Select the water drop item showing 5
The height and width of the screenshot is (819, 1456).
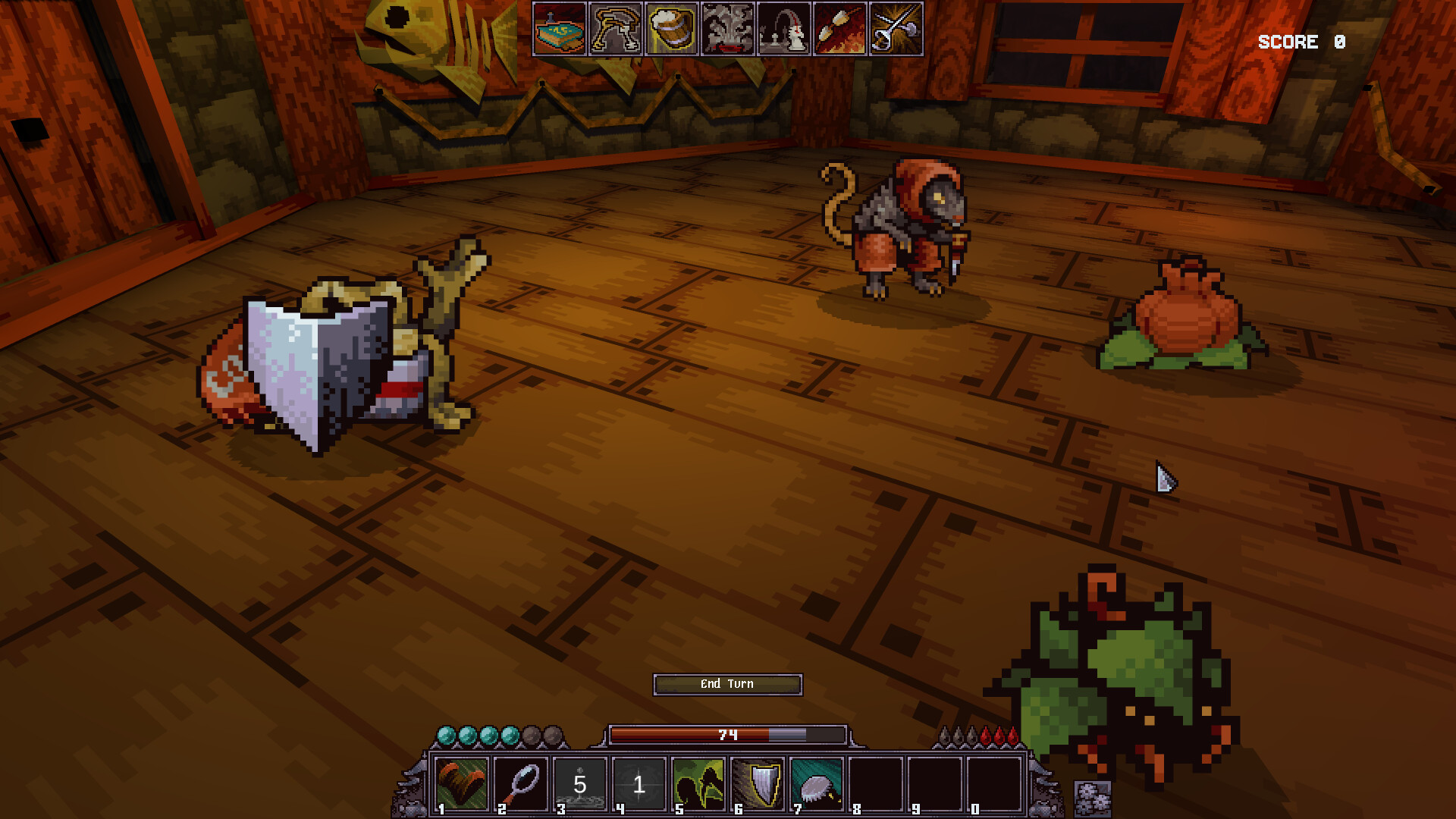pyautogui.click(x=579, y=785)
